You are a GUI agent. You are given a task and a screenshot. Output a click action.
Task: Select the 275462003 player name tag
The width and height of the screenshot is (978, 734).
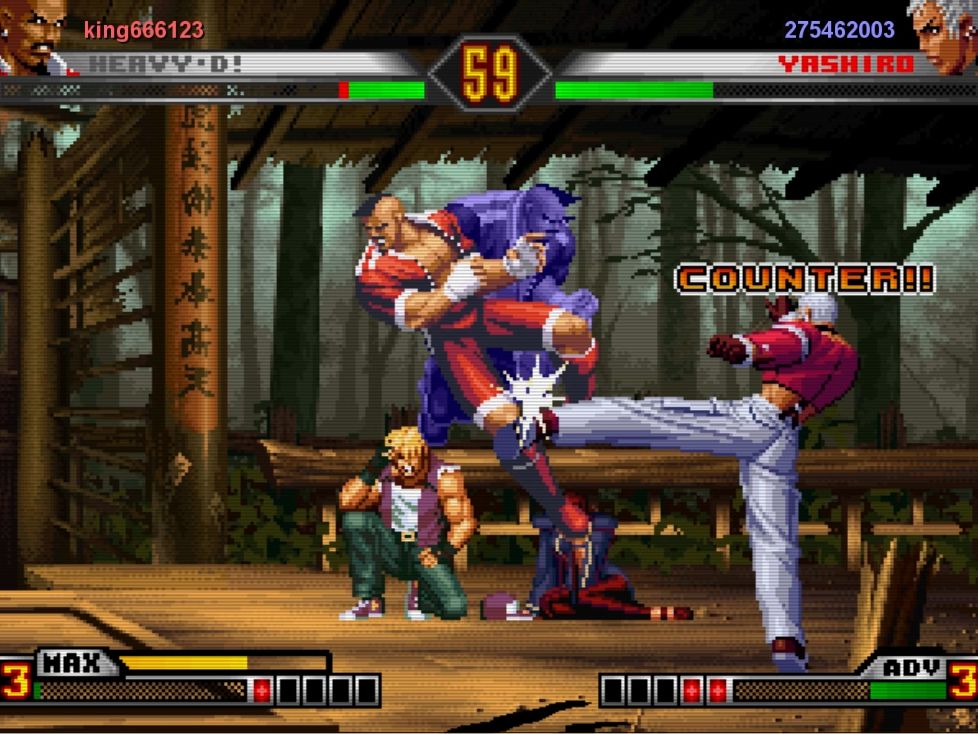pyautogui.click(x=839, y=30)
